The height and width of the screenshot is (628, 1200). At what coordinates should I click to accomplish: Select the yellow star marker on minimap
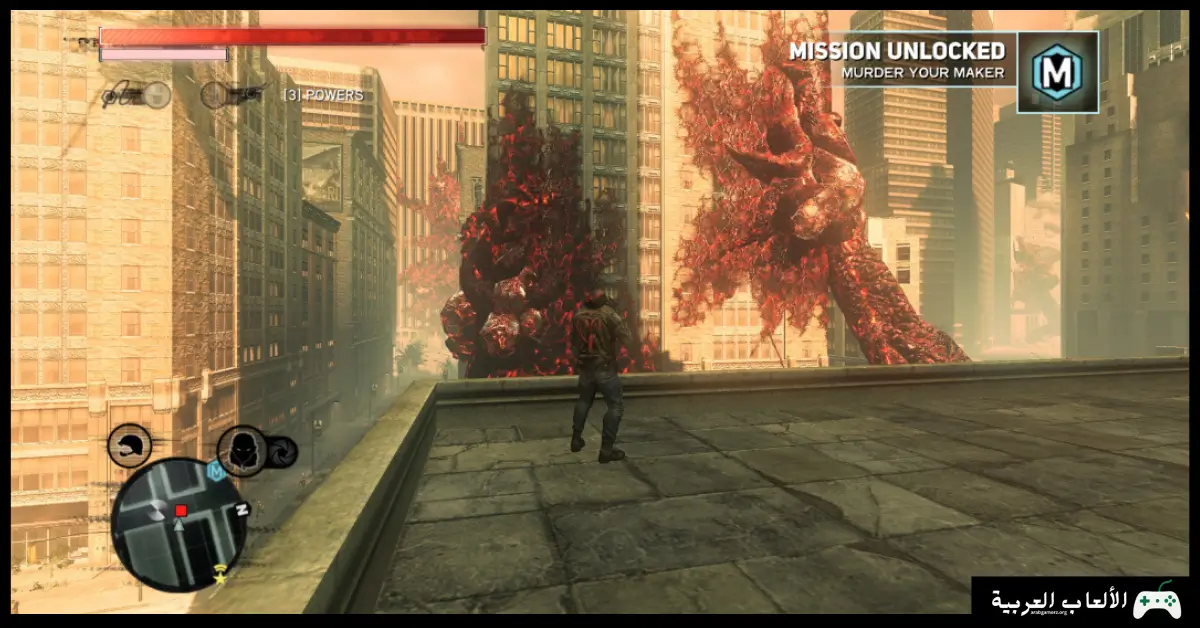(x=219, y=577)
